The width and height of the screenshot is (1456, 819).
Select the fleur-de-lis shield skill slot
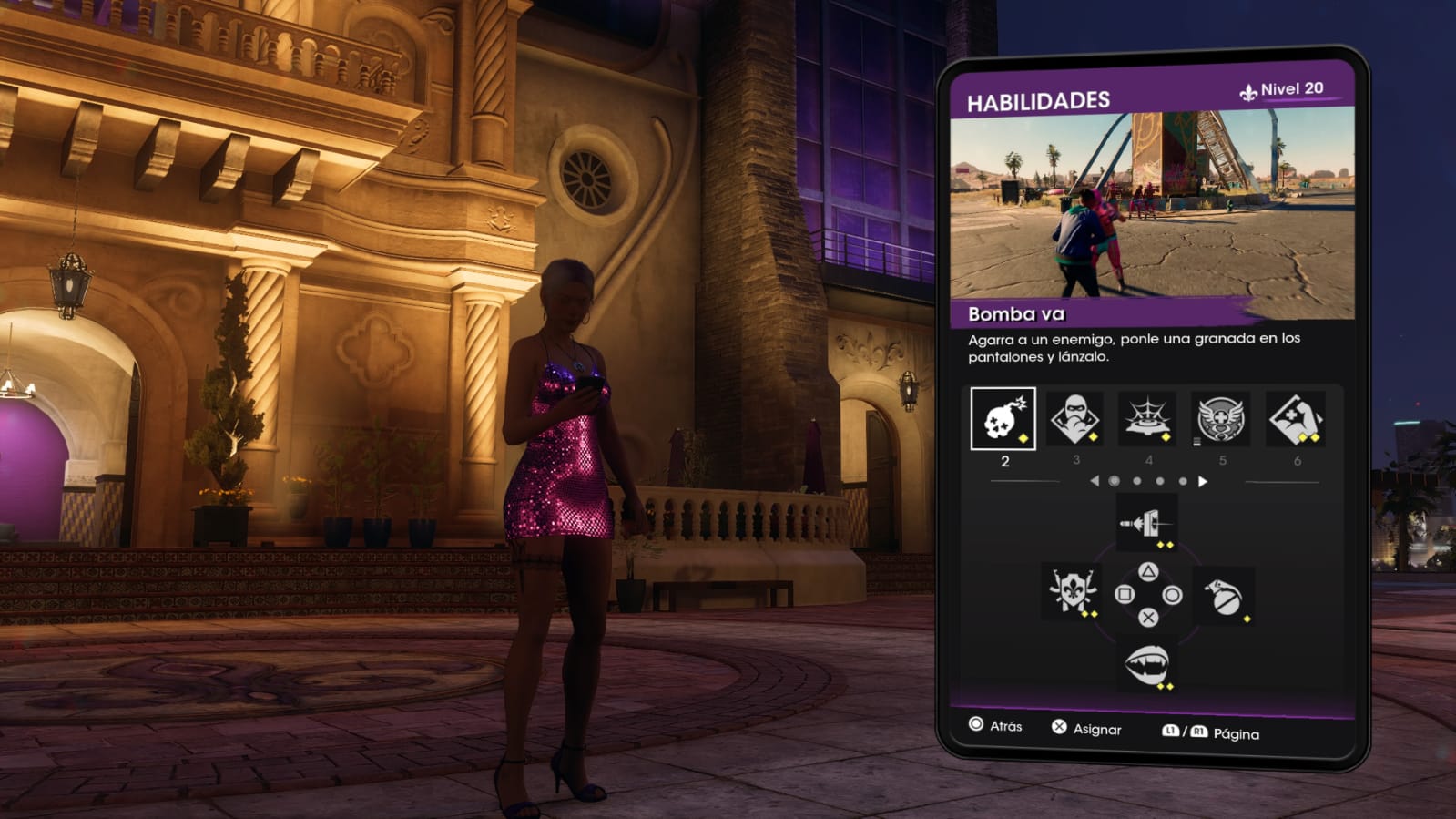pos(1073,591)
